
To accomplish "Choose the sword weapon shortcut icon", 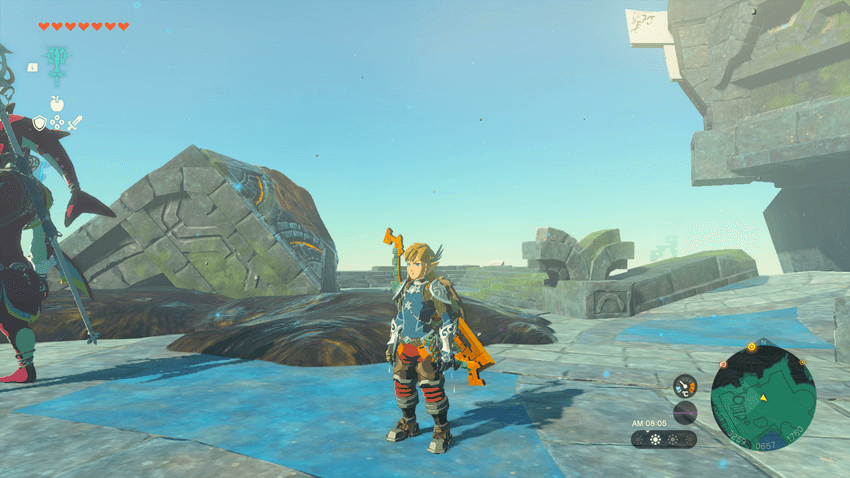I will click(75, 122).
